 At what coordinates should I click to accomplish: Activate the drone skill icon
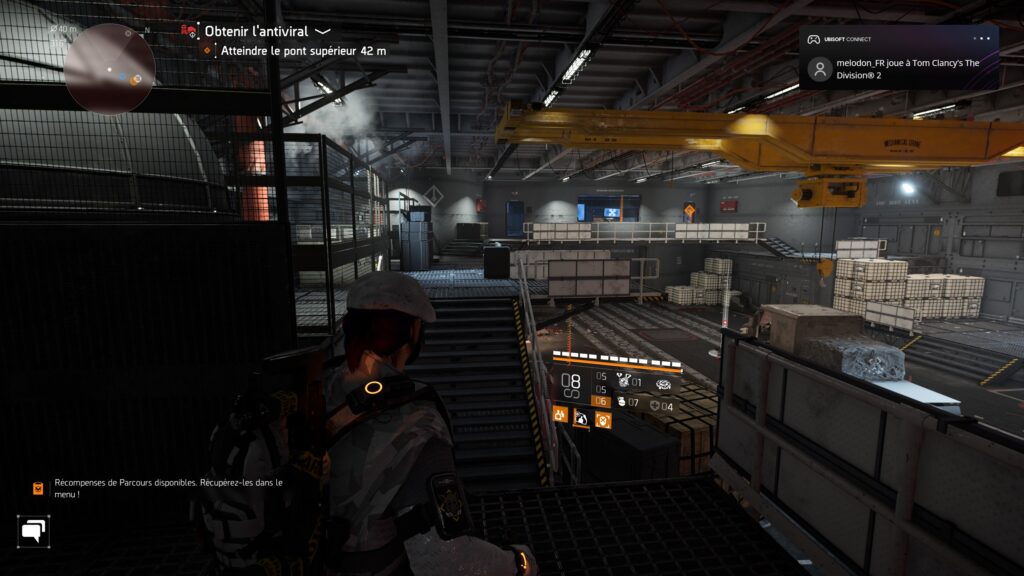point(620,380)
